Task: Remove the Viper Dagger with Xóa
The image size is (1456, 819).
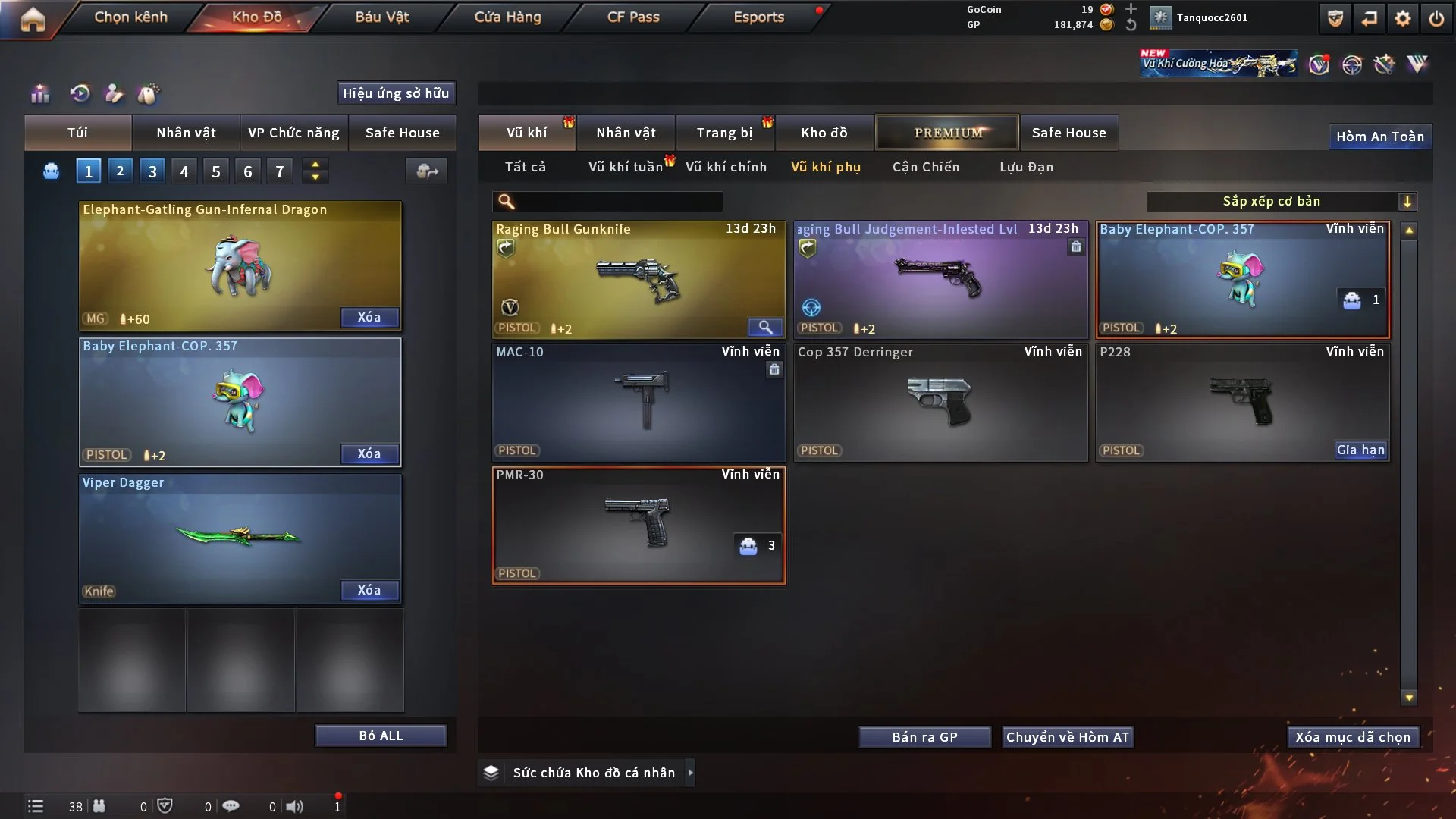Action: click(369, 590)
